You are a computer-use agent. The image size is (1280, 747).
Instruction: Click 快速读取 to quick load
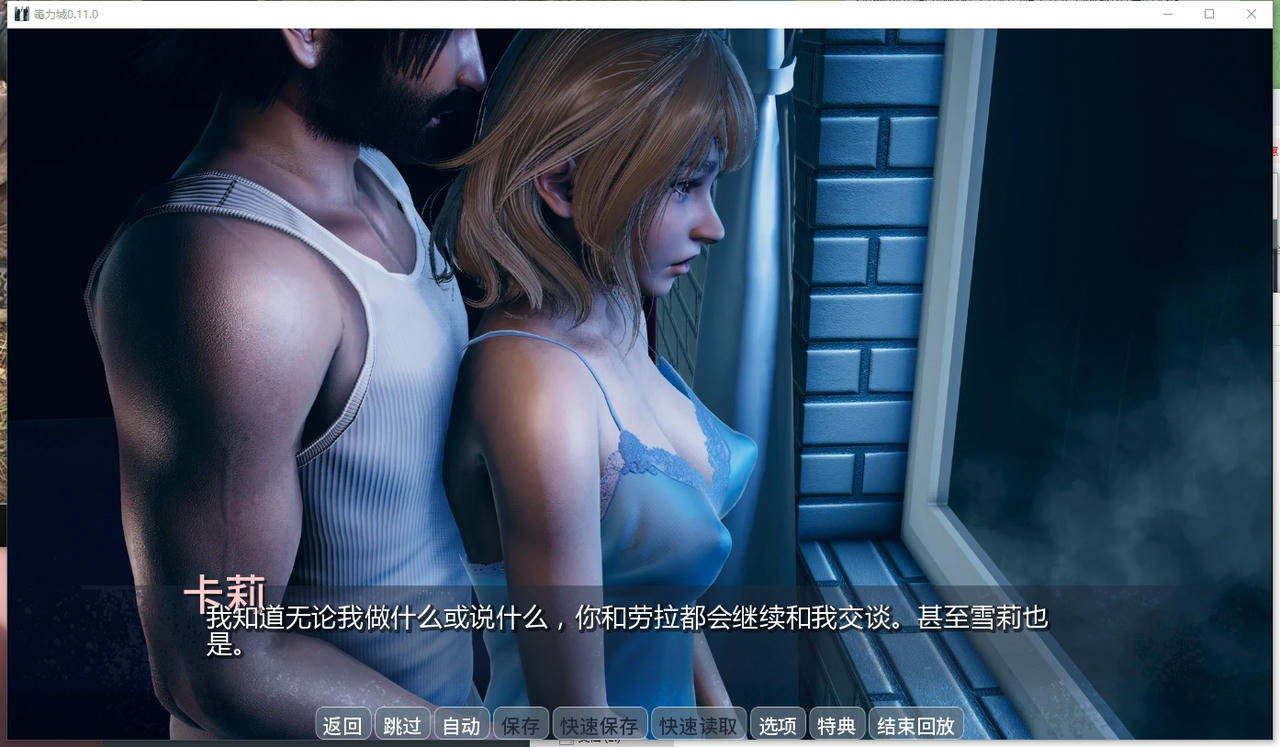697,724
